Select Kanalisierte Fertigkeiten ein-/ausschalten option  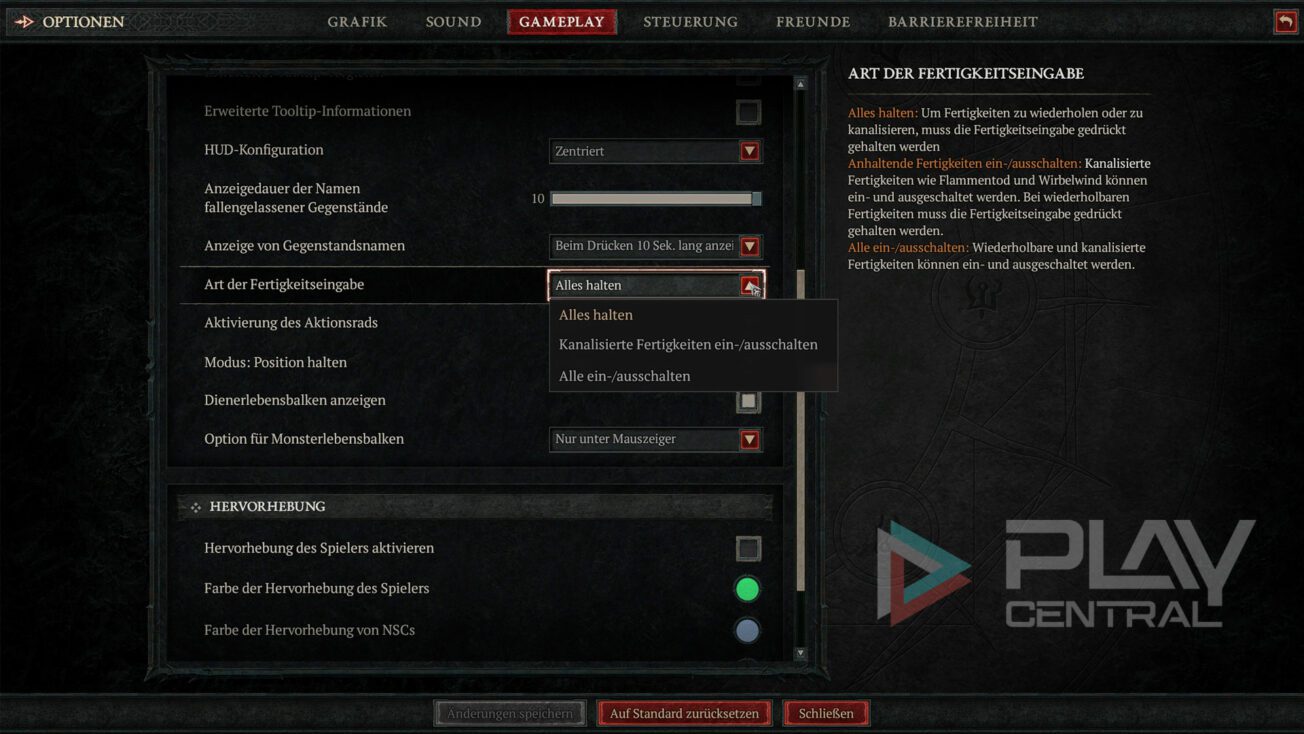point(693,344)
